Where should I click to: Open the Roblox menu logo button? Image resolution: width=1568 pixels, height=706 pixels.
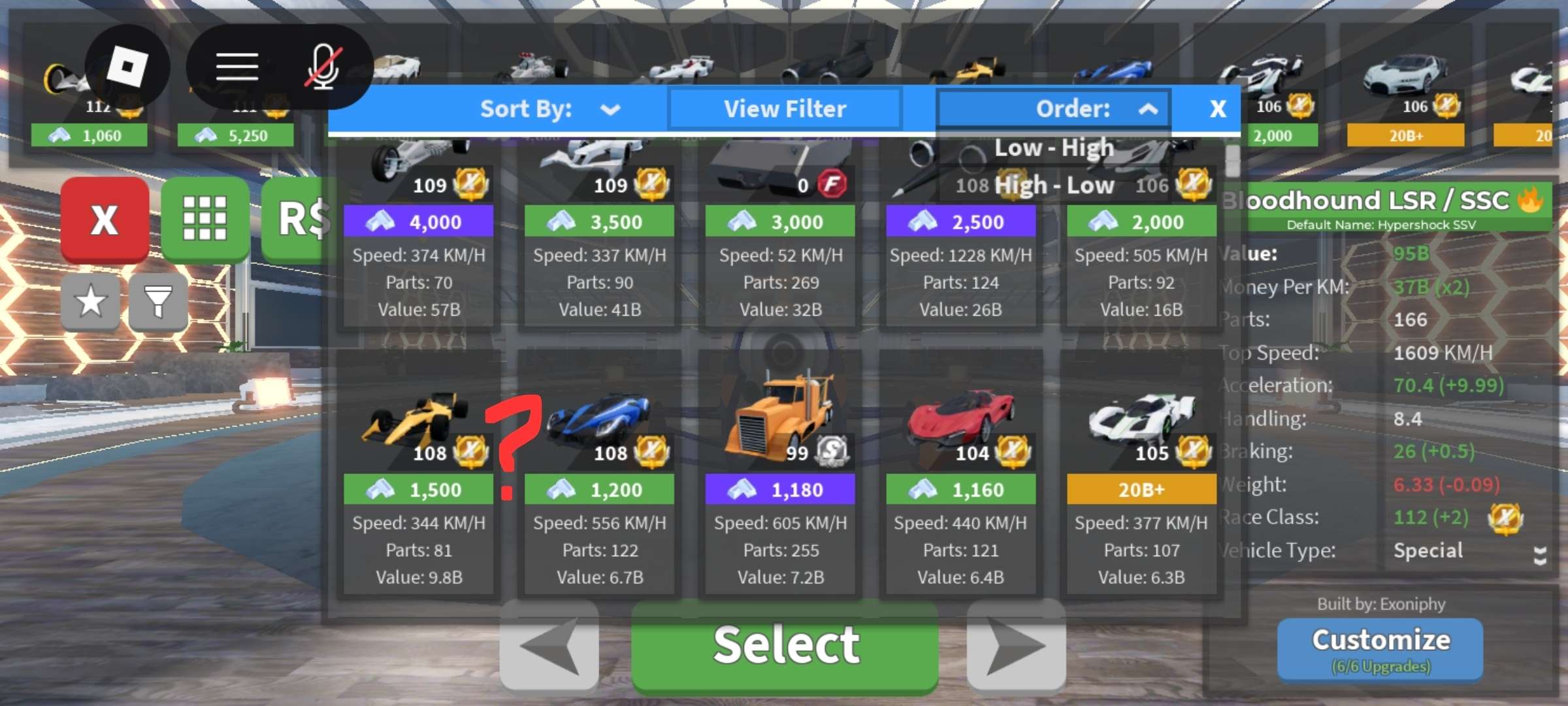coord(127,67)
